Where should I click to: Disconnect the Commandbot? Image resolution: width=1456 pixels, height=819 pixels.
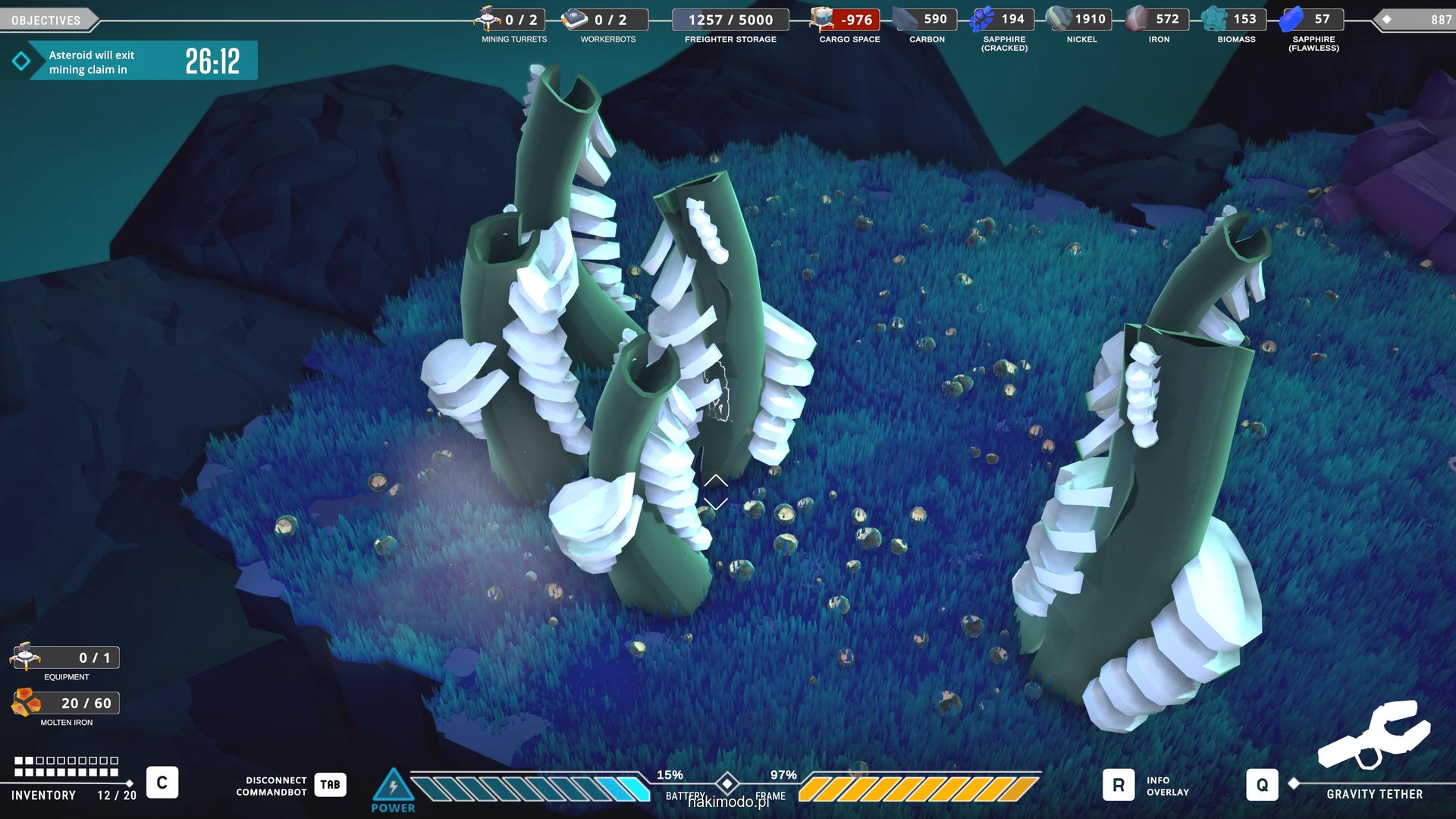[330, 785]
